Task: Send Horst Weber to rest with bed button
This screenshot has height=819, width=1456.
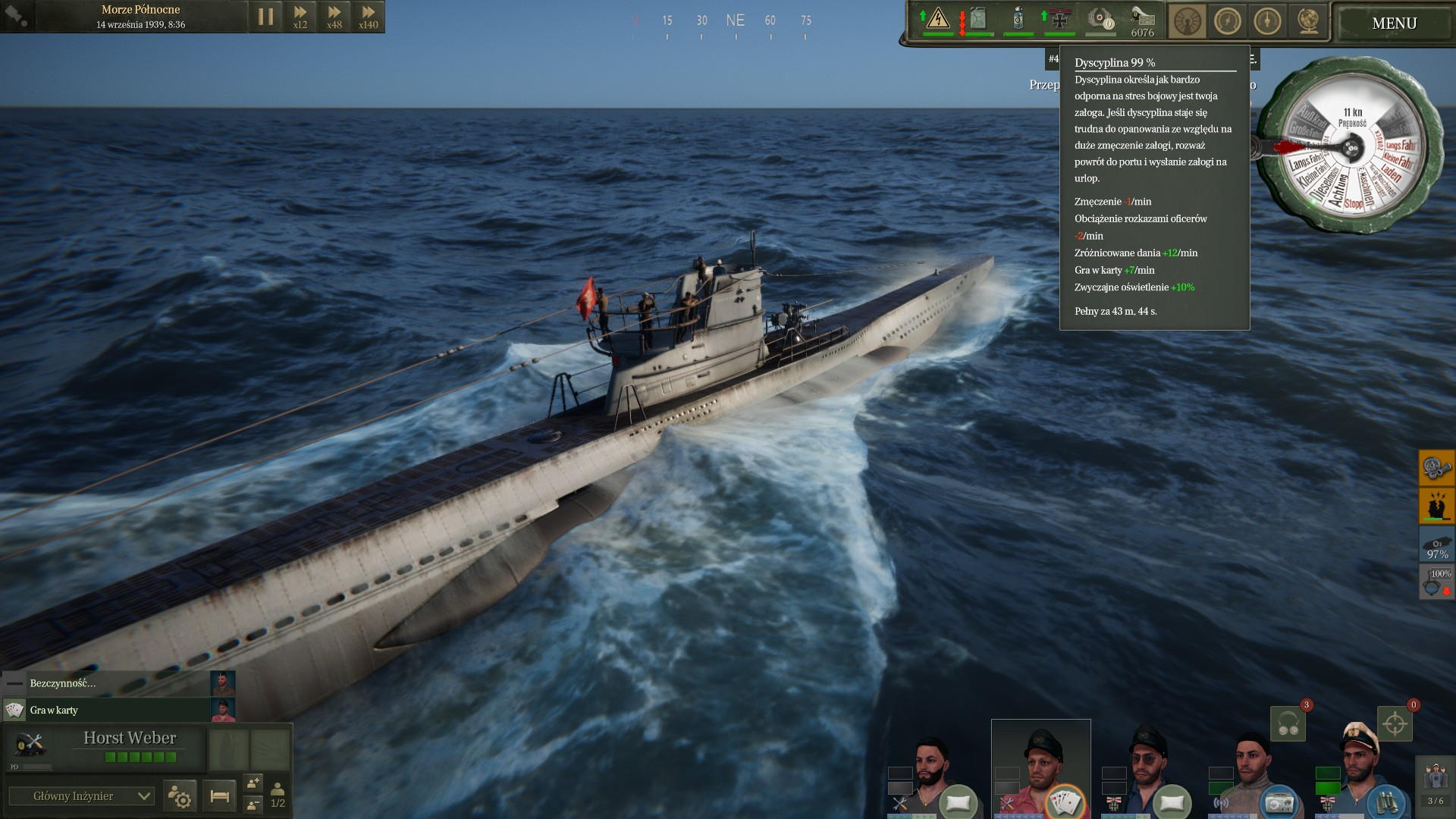Action: pos(220,795)
